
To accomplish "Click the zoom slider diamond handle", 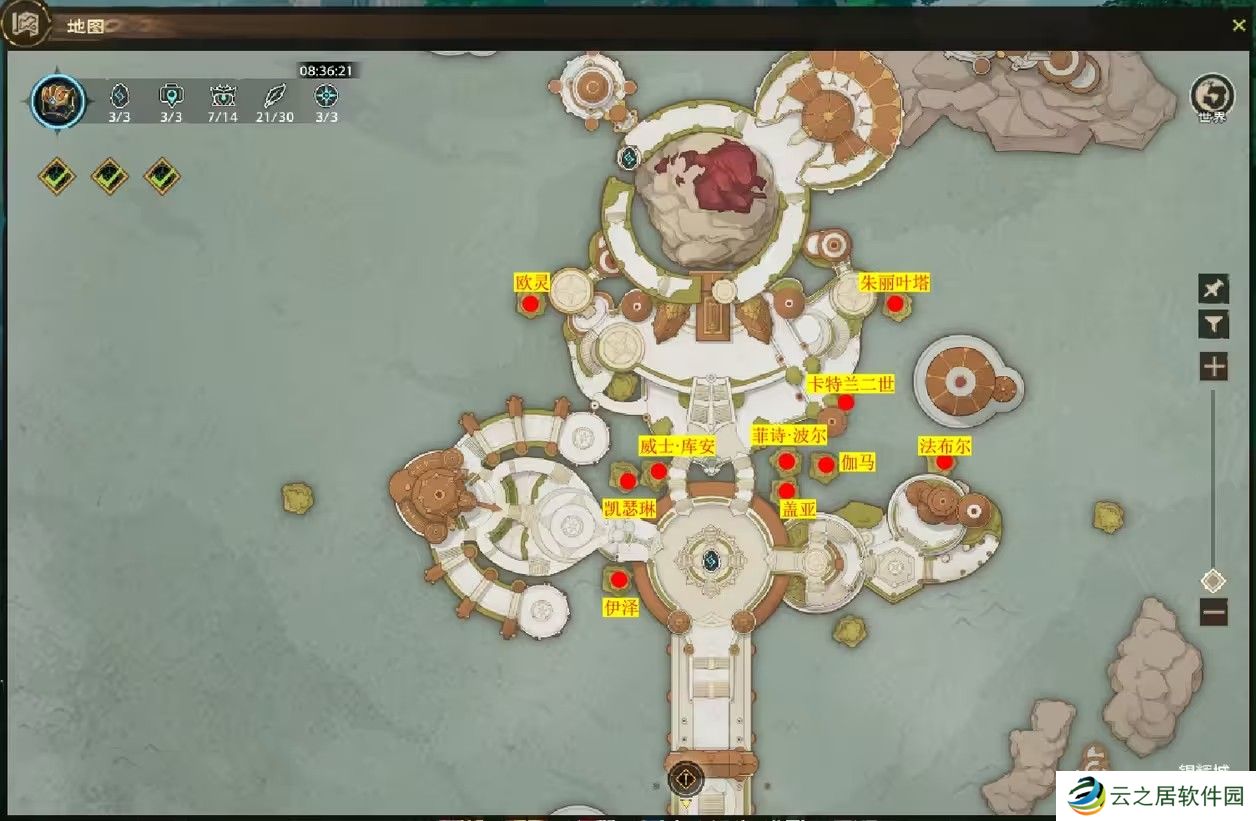I will (1213, 580).
